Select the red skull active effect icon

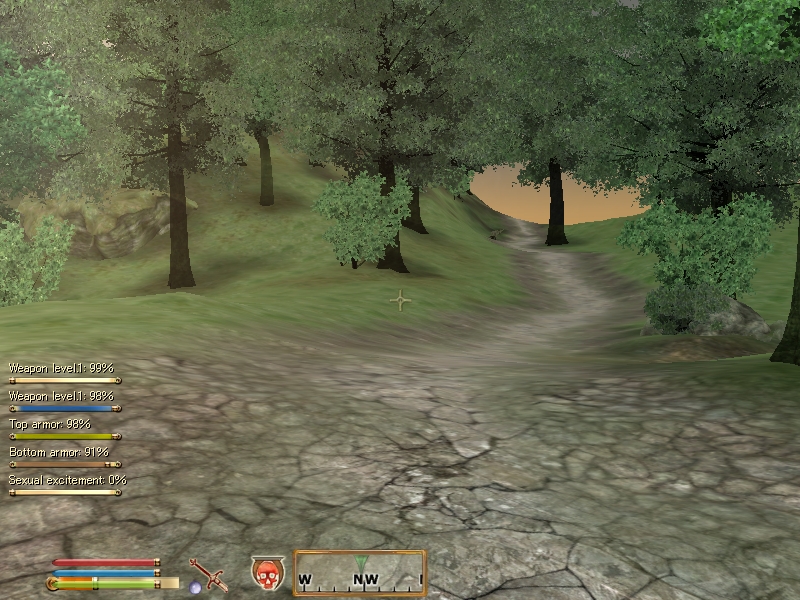pos(267,574)
